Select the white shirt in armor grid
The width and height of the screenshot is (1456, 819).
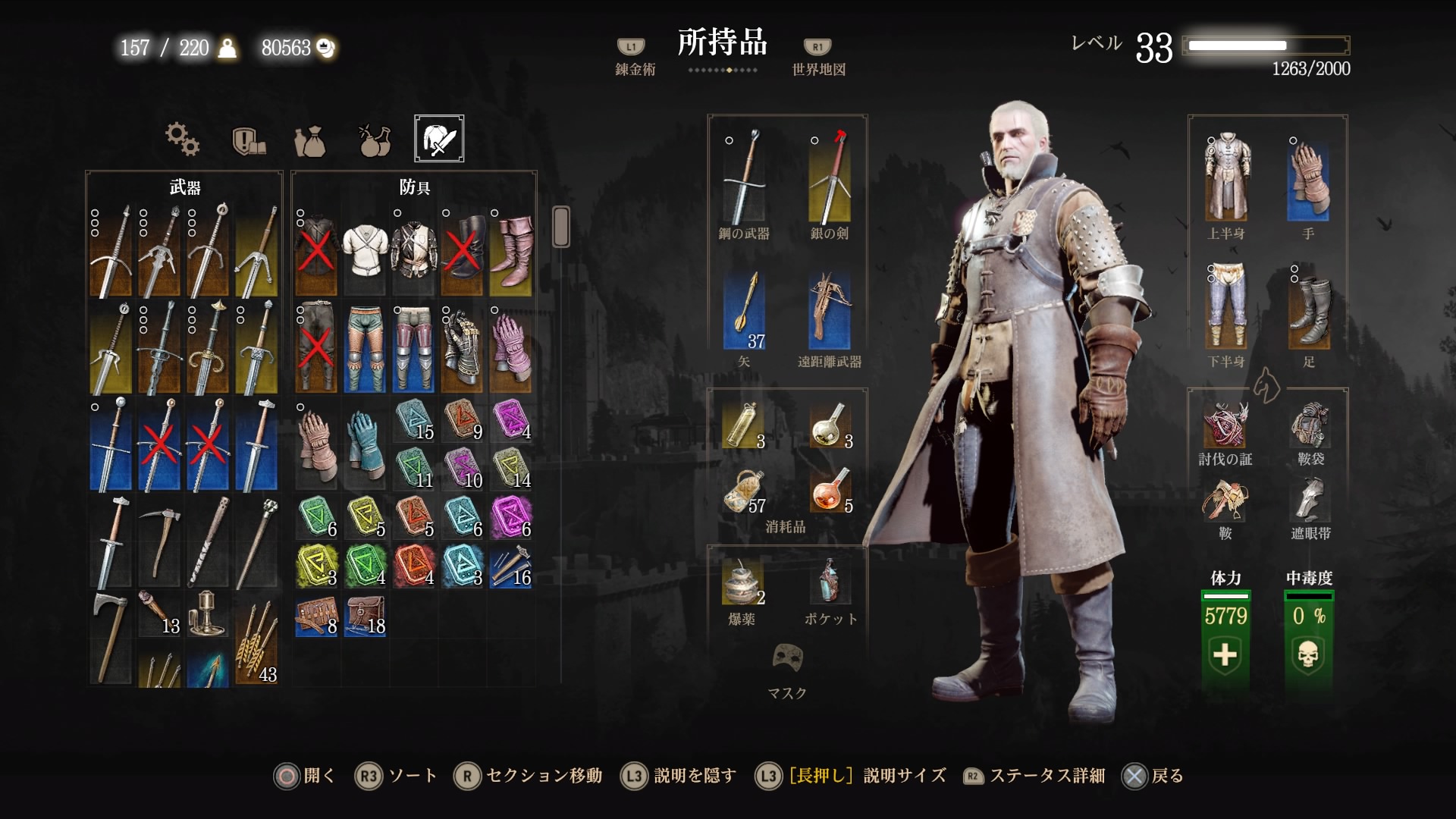pyautogui.click(x=365, y=250)
